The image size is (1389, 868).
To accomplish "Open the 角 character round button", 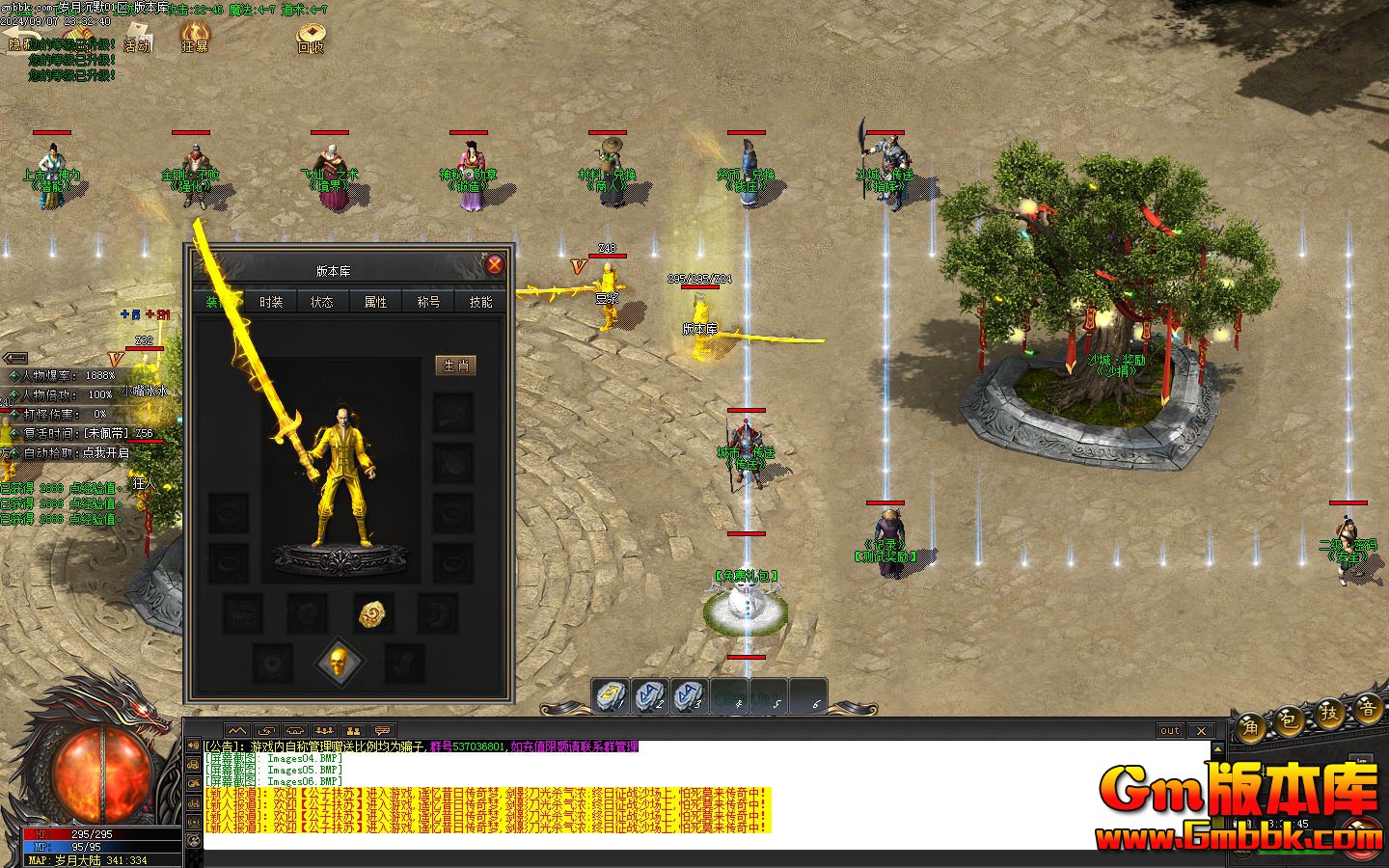I will click(x=1251, y=727).
